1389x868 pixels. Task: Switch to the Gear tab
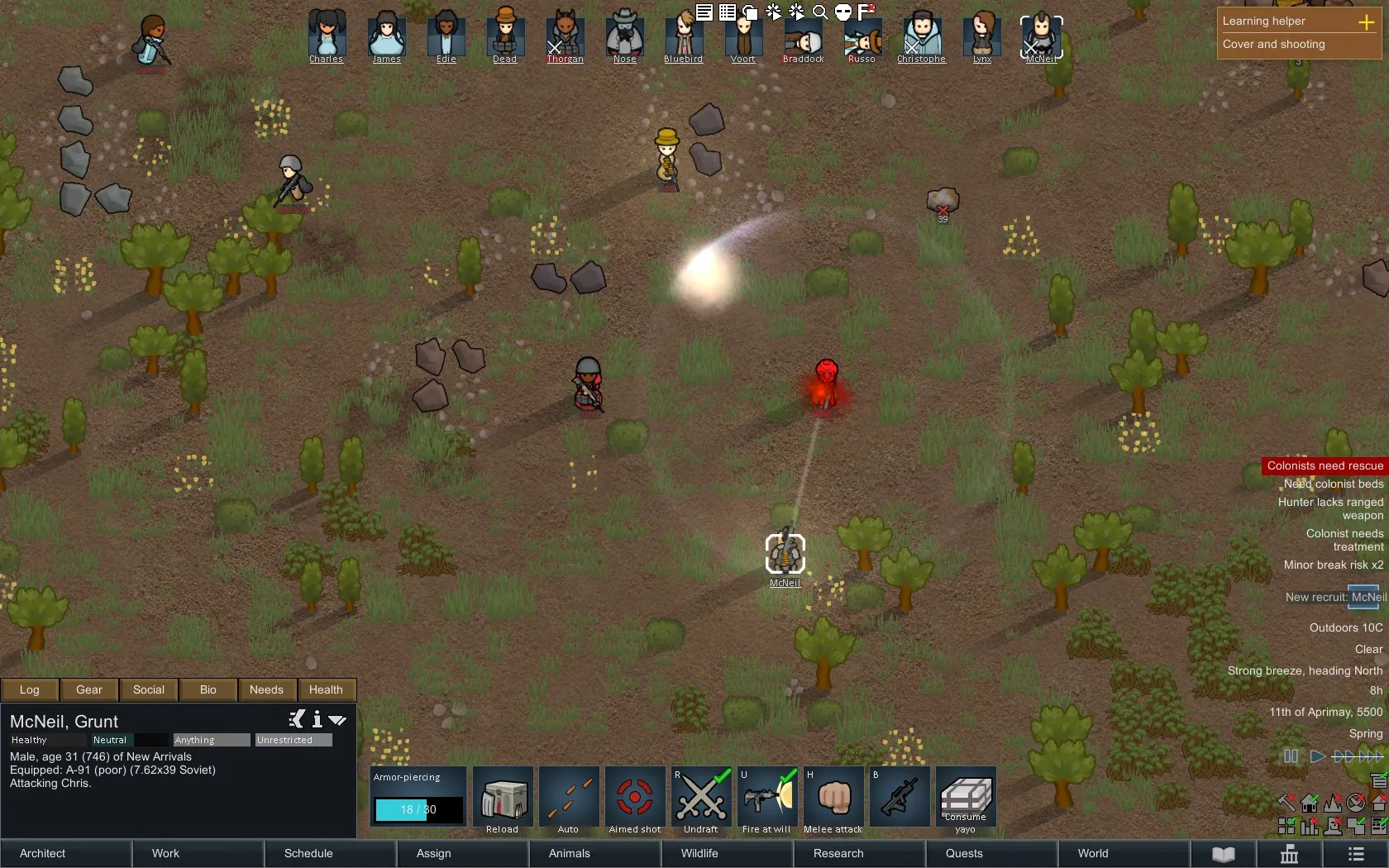[x=89, y=689]
